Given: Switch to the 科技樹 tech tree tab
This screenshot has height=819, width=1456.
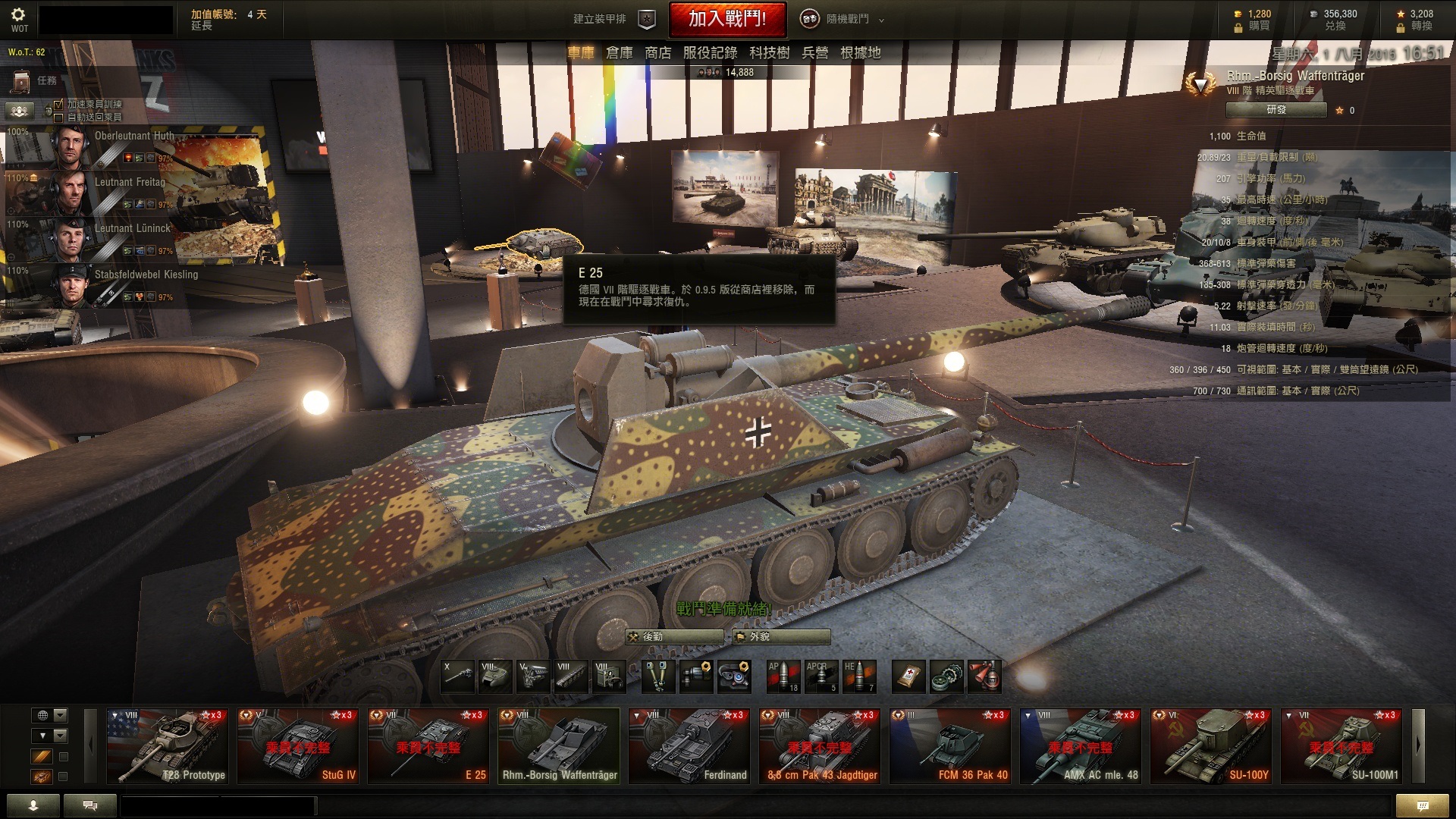Looking at the screenshot, I should 769,53.
